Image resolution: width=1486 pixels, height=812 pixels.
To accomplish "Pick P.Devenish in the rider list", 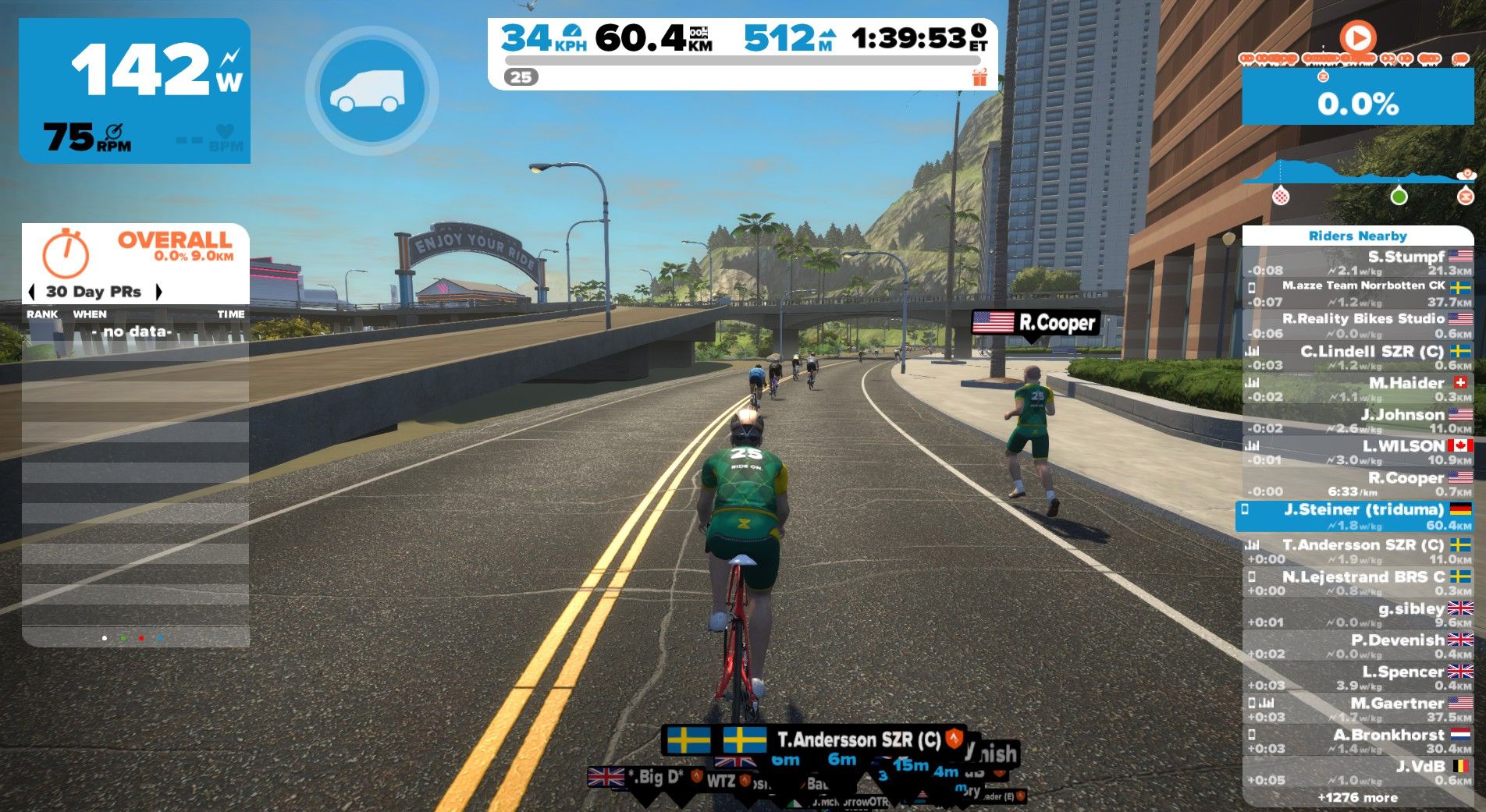I will click(1358, 646).
